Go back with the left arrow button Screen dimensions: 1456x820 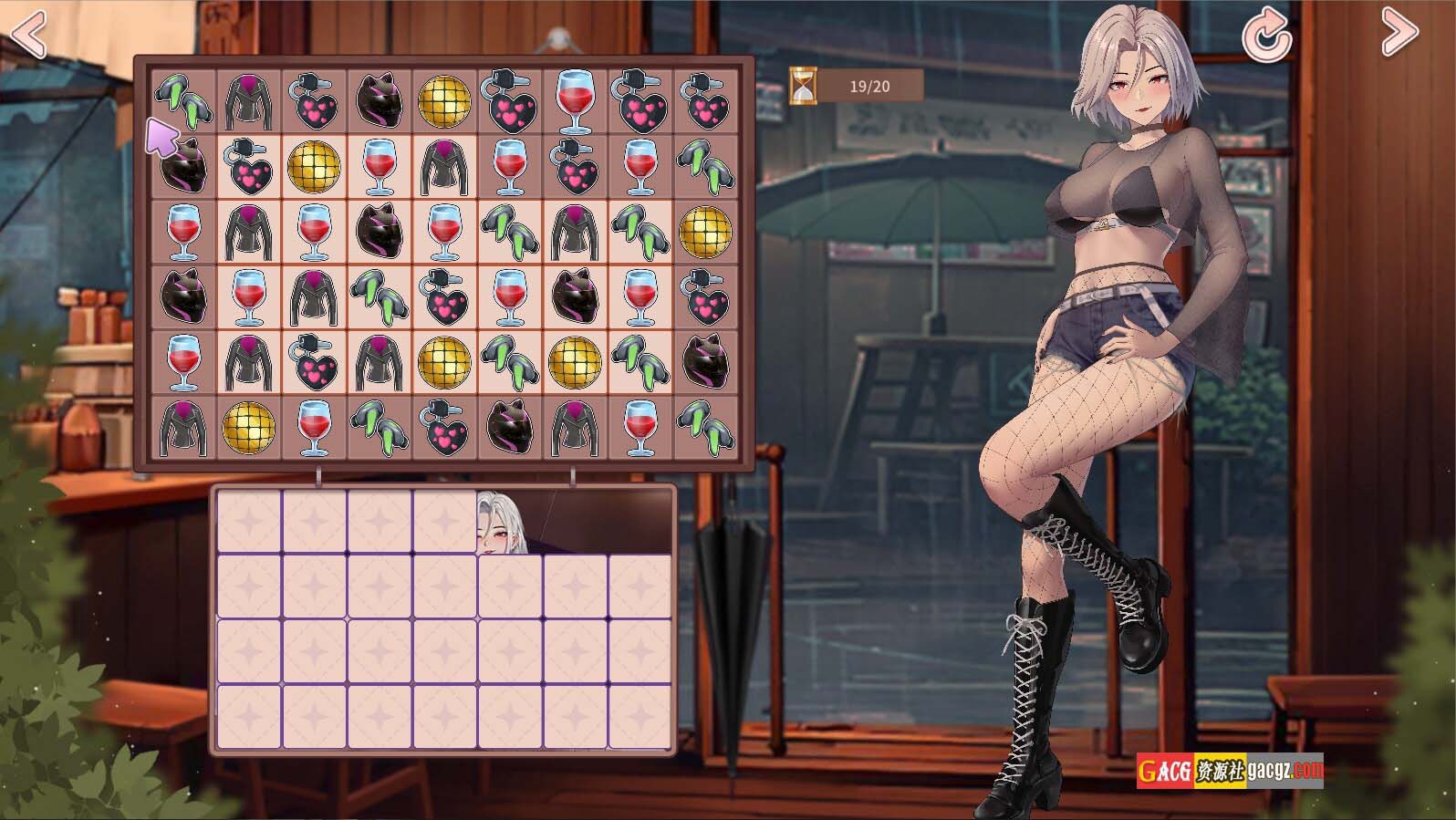(x=27, y=35)
